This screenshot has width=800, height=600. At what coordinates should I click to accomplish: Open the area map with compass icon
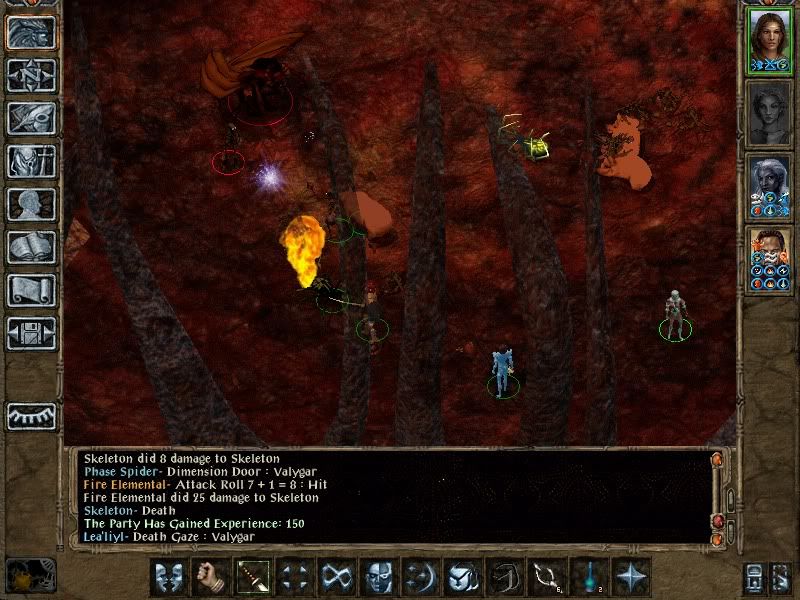tap(31, 75)
